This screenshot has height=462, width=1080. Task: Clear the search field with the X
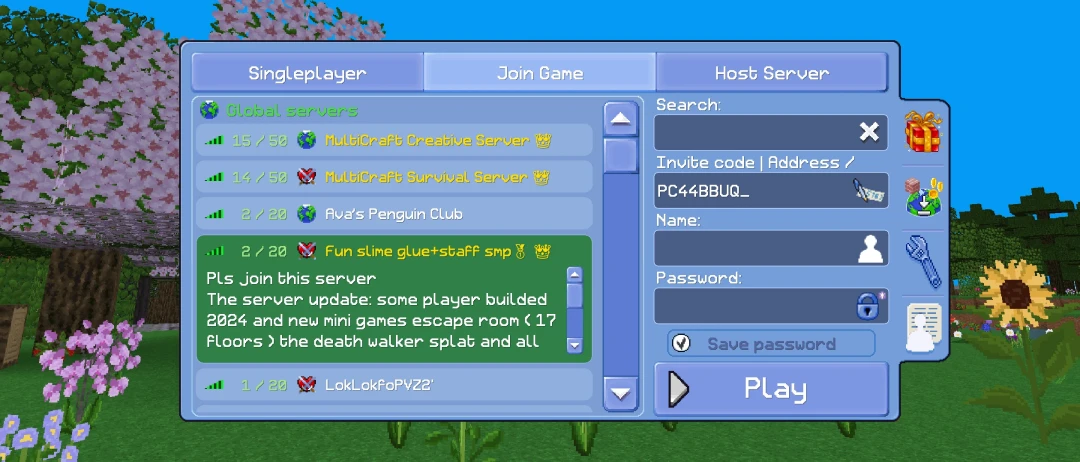(x=869, y=132)
